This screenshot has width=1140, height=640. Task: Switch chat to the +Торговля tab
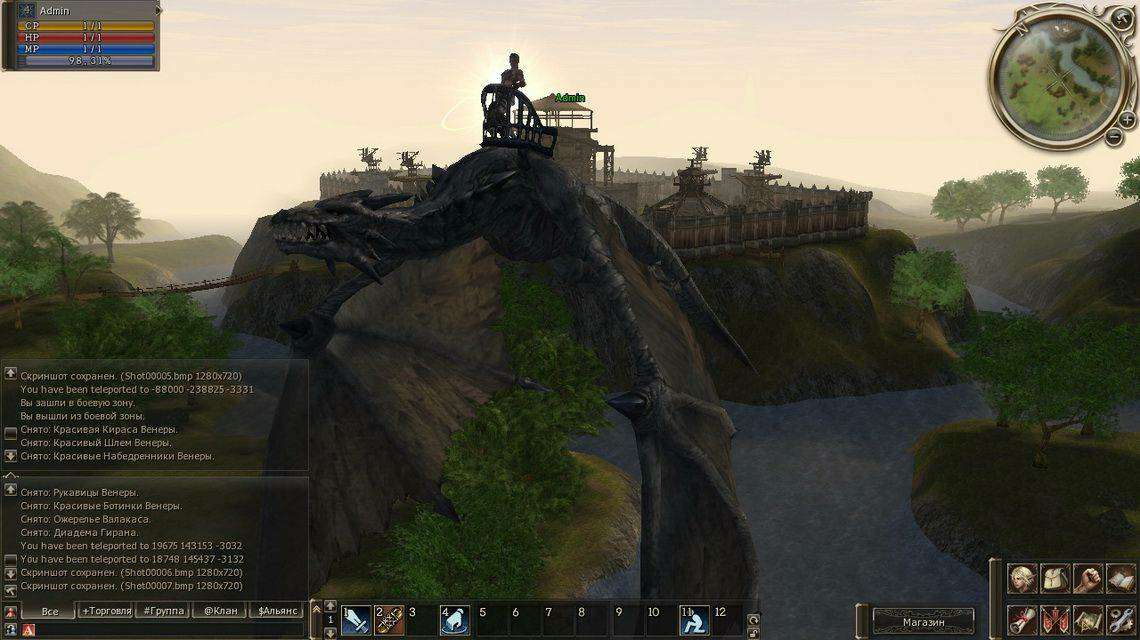coord(106,610)
